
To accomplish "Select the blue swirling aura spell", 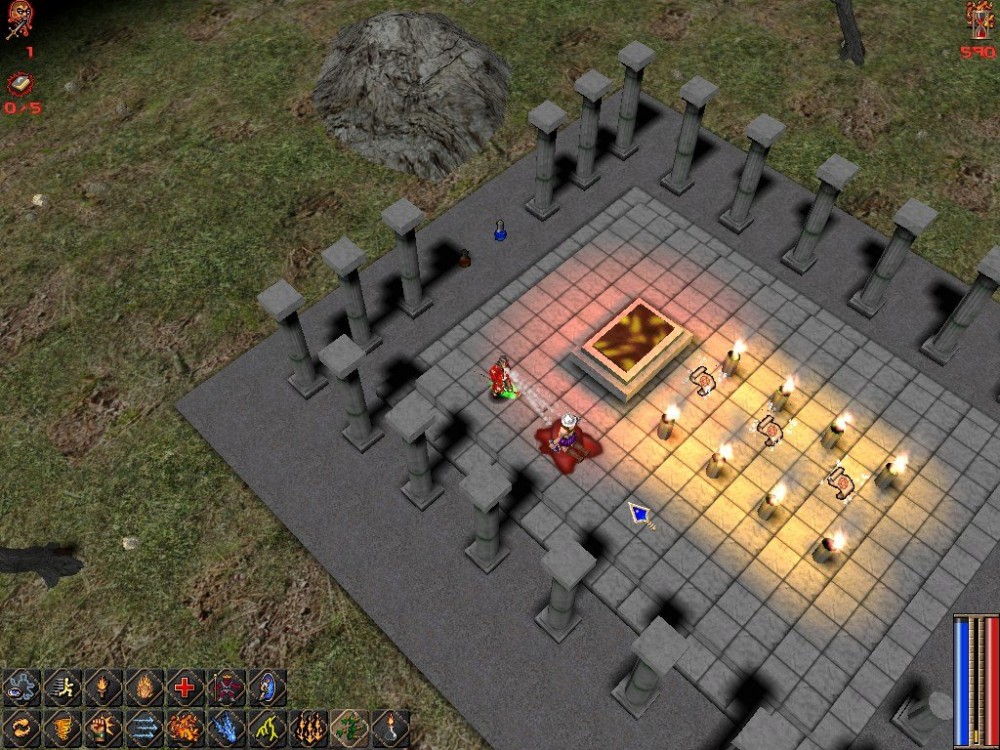I will point(21,688).
